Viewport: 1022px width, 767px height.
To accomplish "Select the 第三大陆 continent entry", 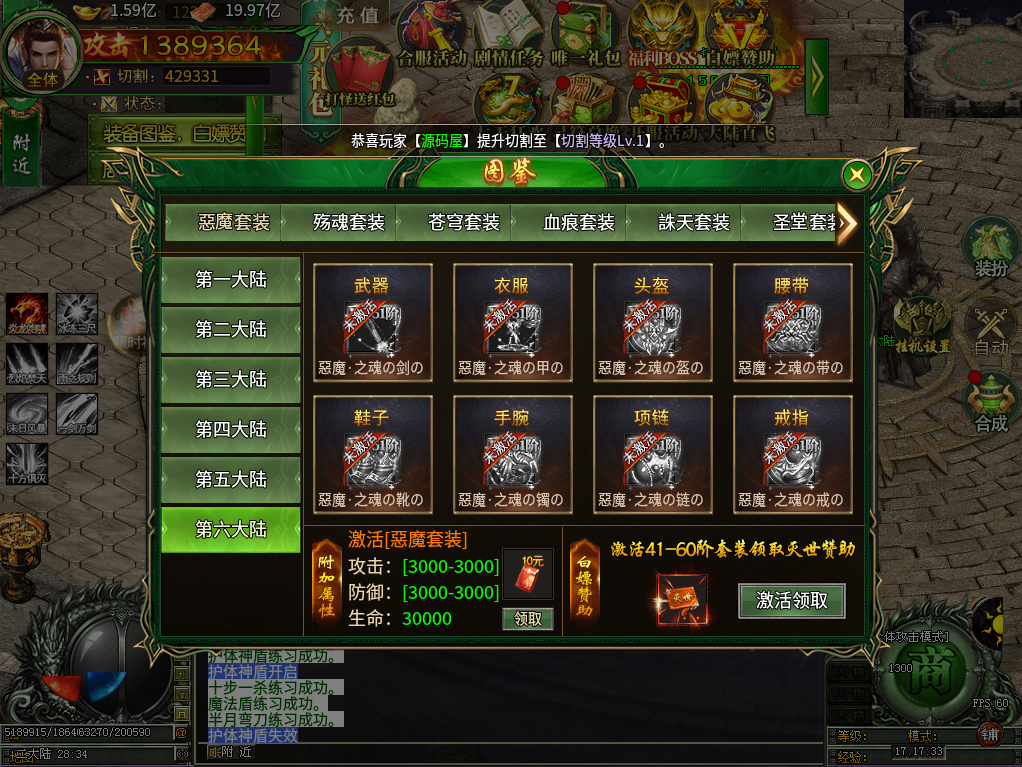I will (x=231, y=380).
